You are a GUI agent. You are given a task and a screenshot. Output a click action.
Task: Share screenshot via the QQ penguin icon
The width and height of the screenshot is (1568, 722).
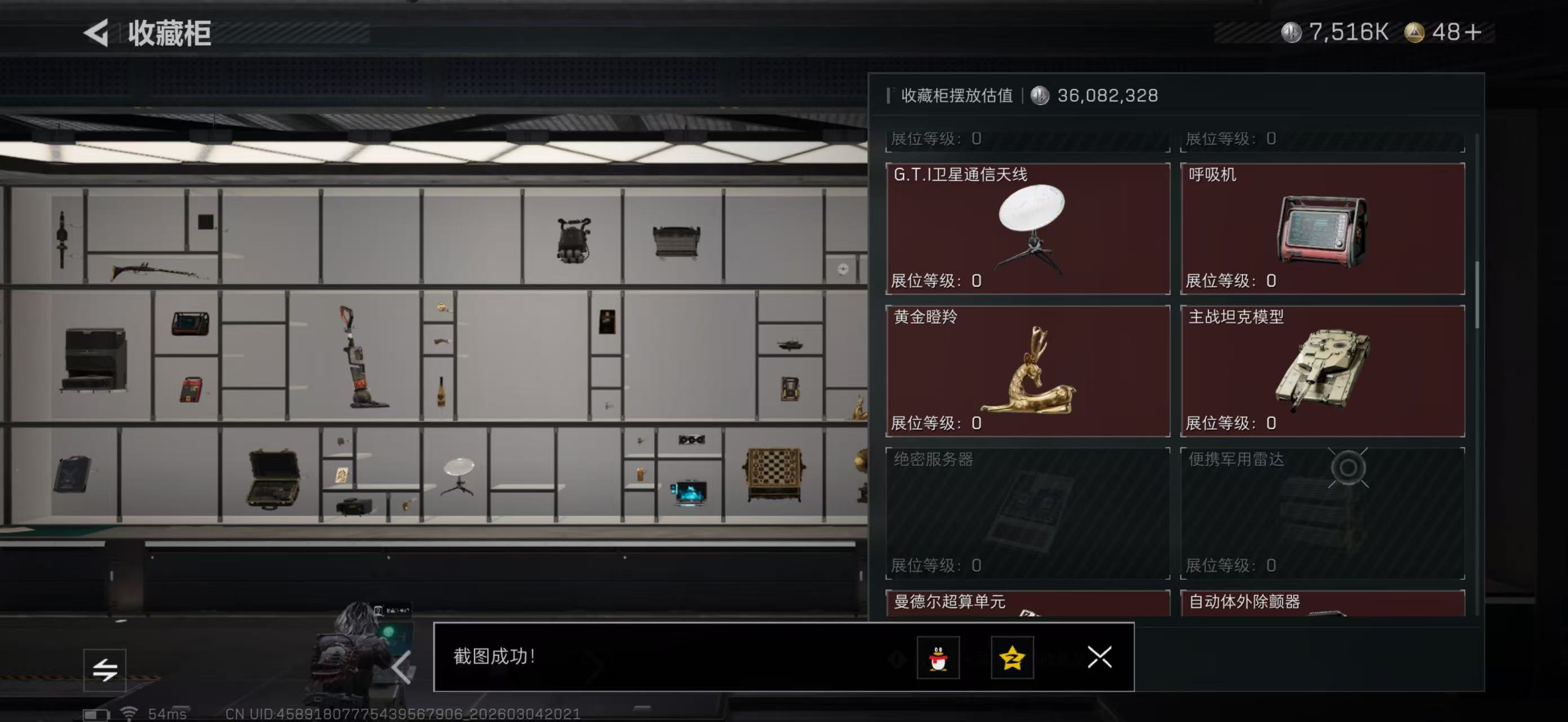click(x=939, y=658)
